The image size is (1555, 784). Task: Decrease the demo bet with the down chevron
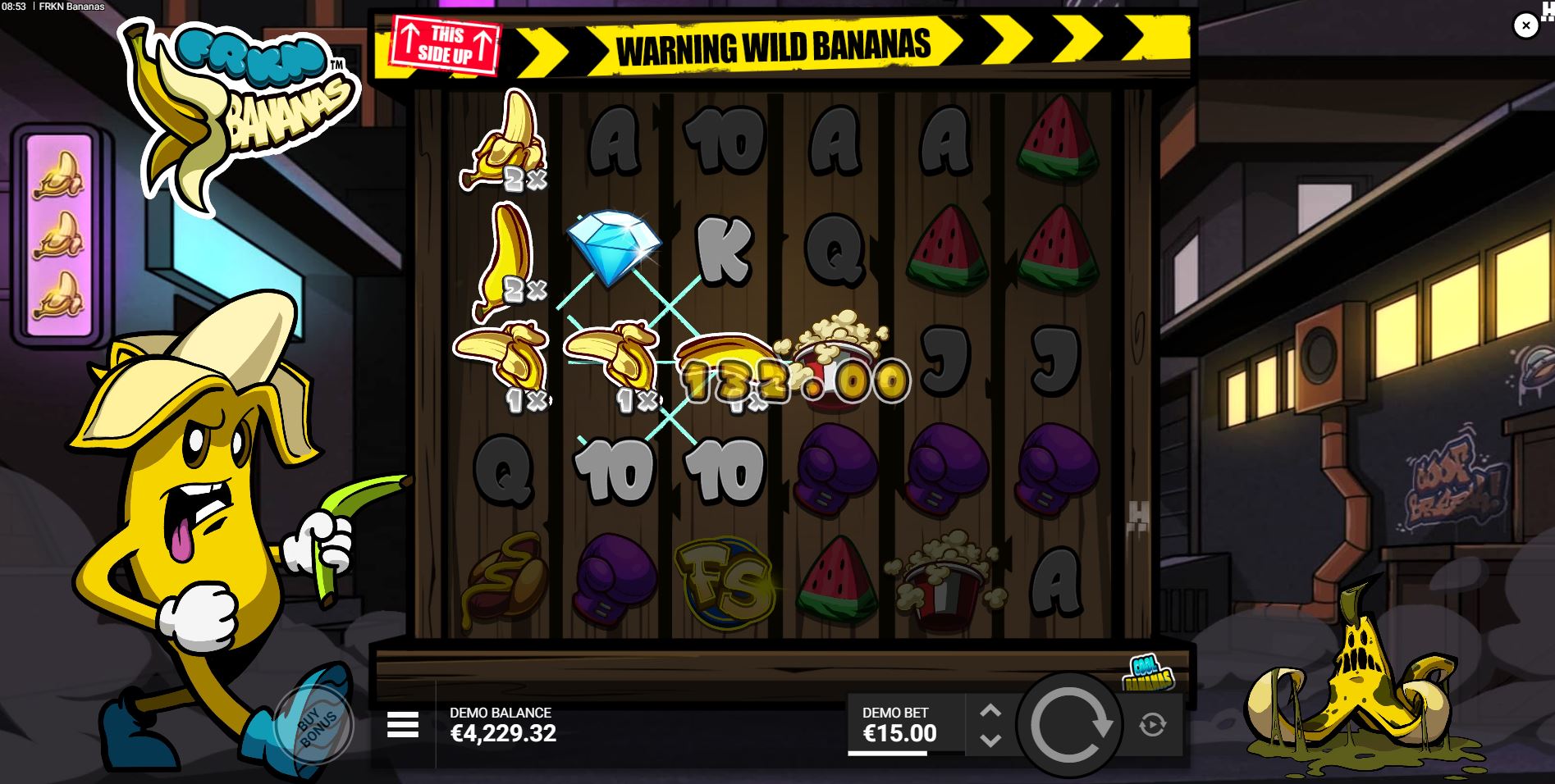[990, 740]
